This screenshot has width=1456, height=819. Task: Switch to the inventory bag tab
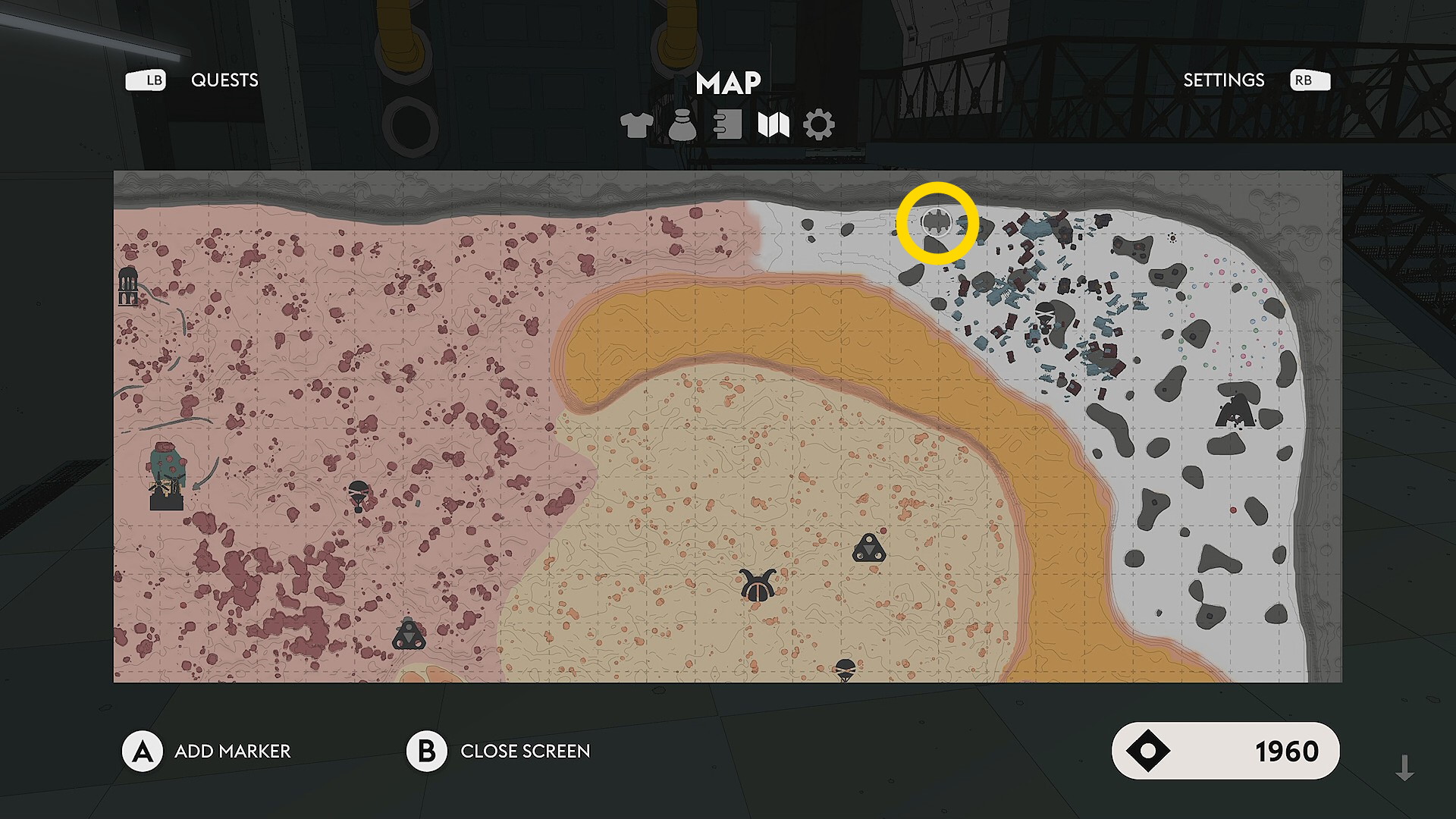coord(682,124)
